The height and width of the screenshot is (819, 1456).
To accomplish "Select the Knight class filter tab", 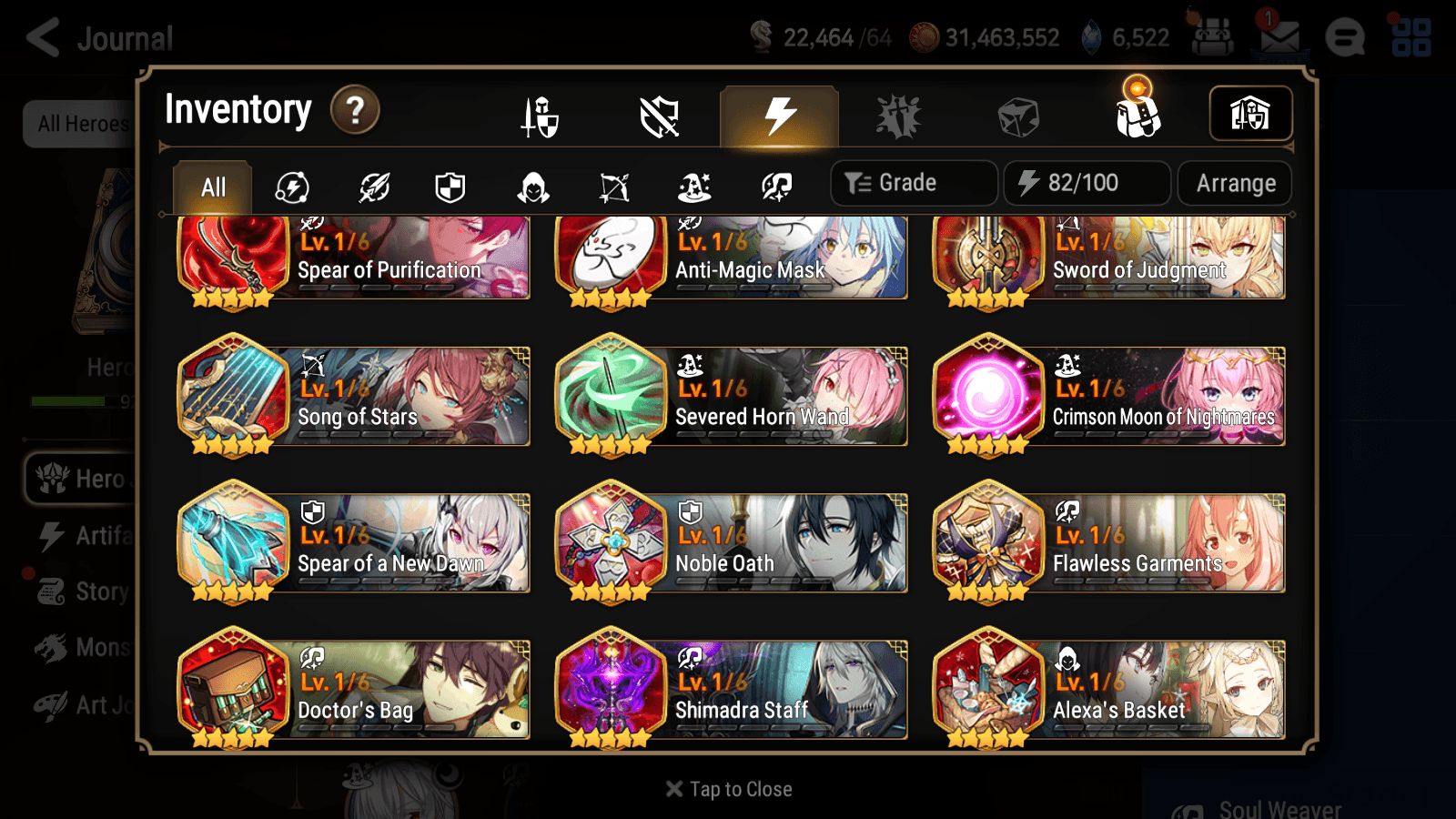I will [450, 187].
